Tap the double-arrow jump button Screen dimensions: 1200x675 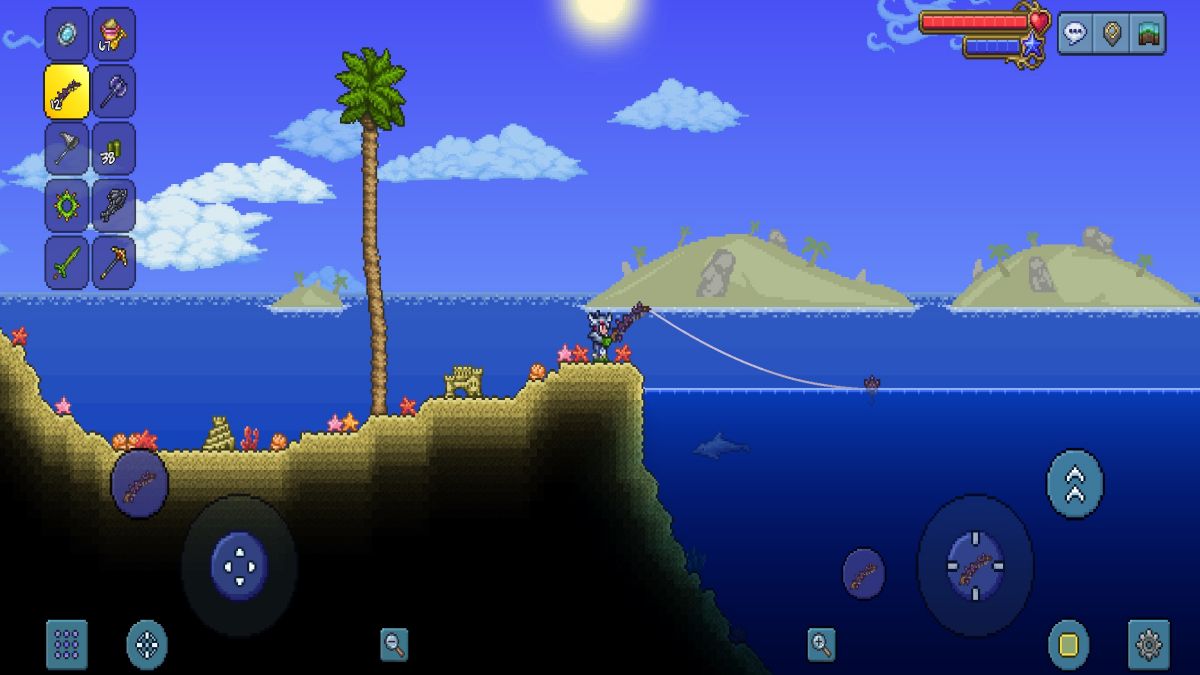pyautogui.click(x=1075, y=484)
